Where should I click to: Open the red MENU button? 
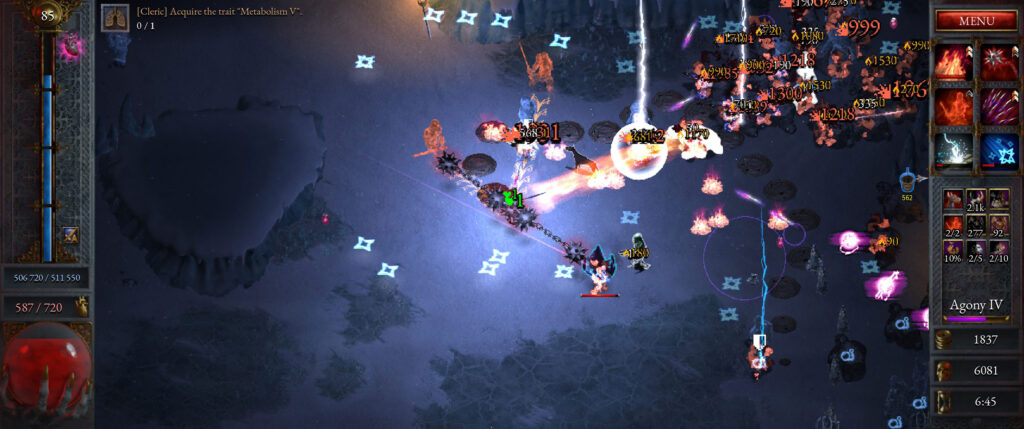point(975,20)
